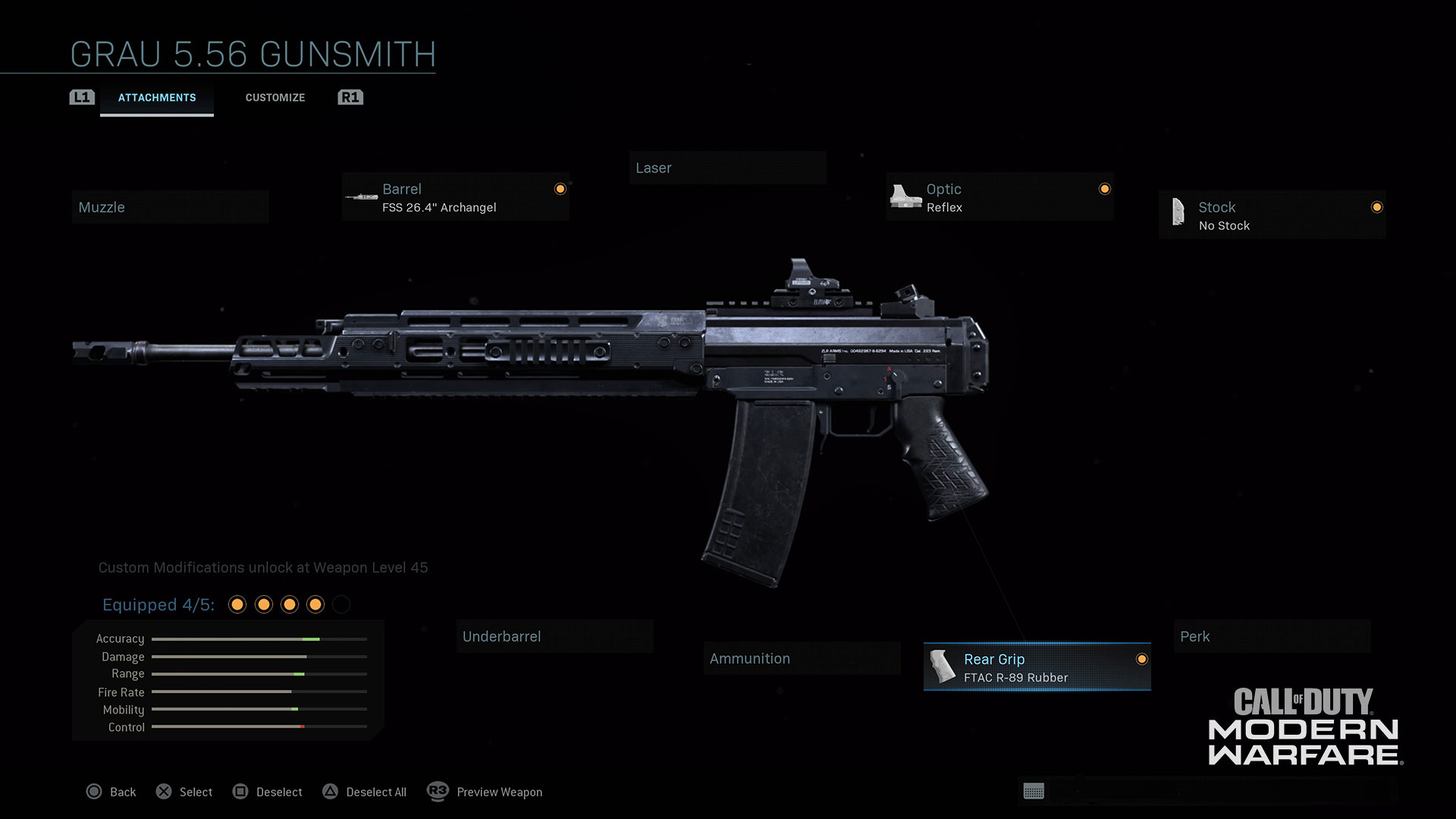1456x819 pixels.
Task: Click the Select option in the footer
Action: tap(184, 792)
